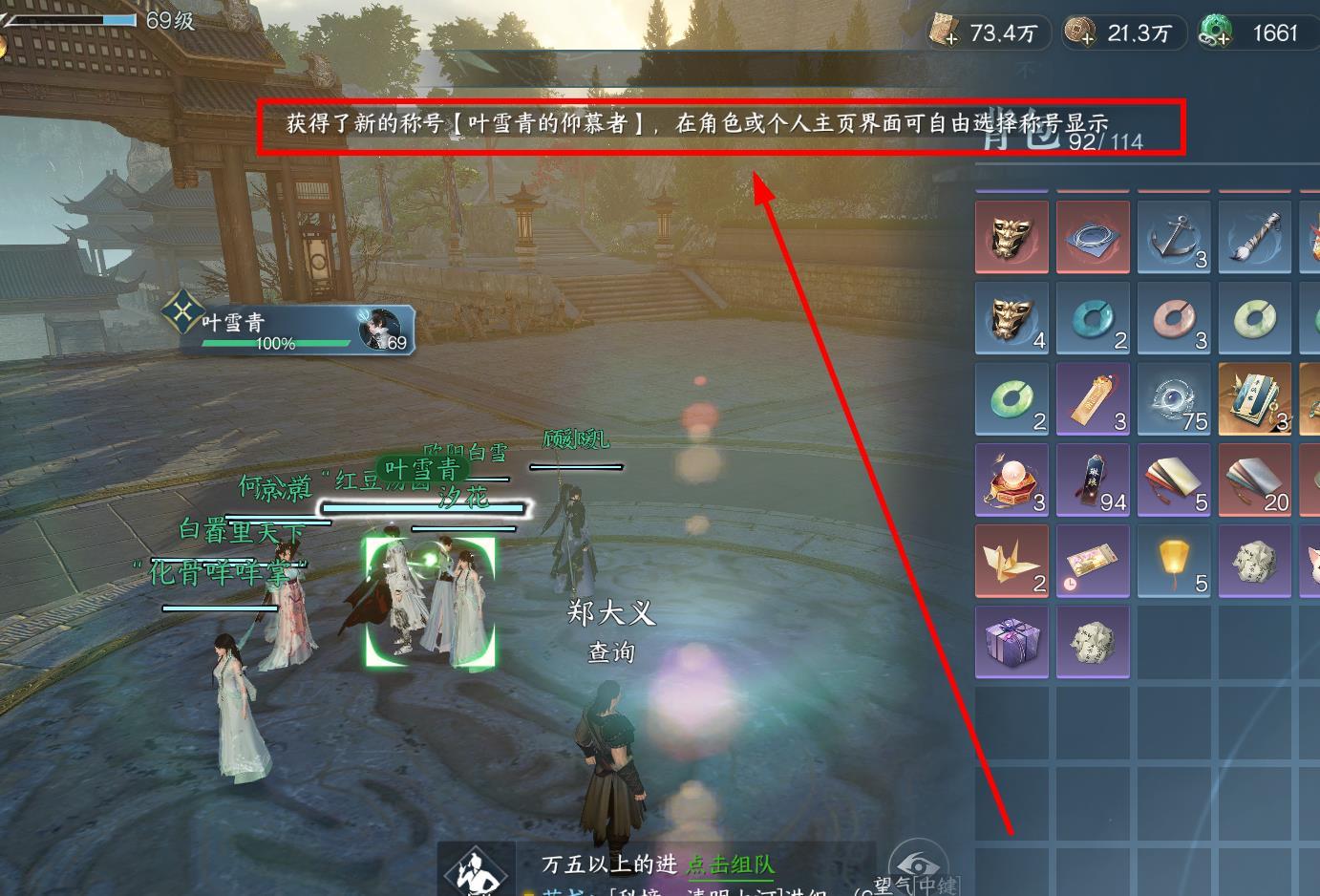Click the orange talisman item with count 3
The height and width of the screenshot is (896, 1320).
click(x=1093, y=399)
